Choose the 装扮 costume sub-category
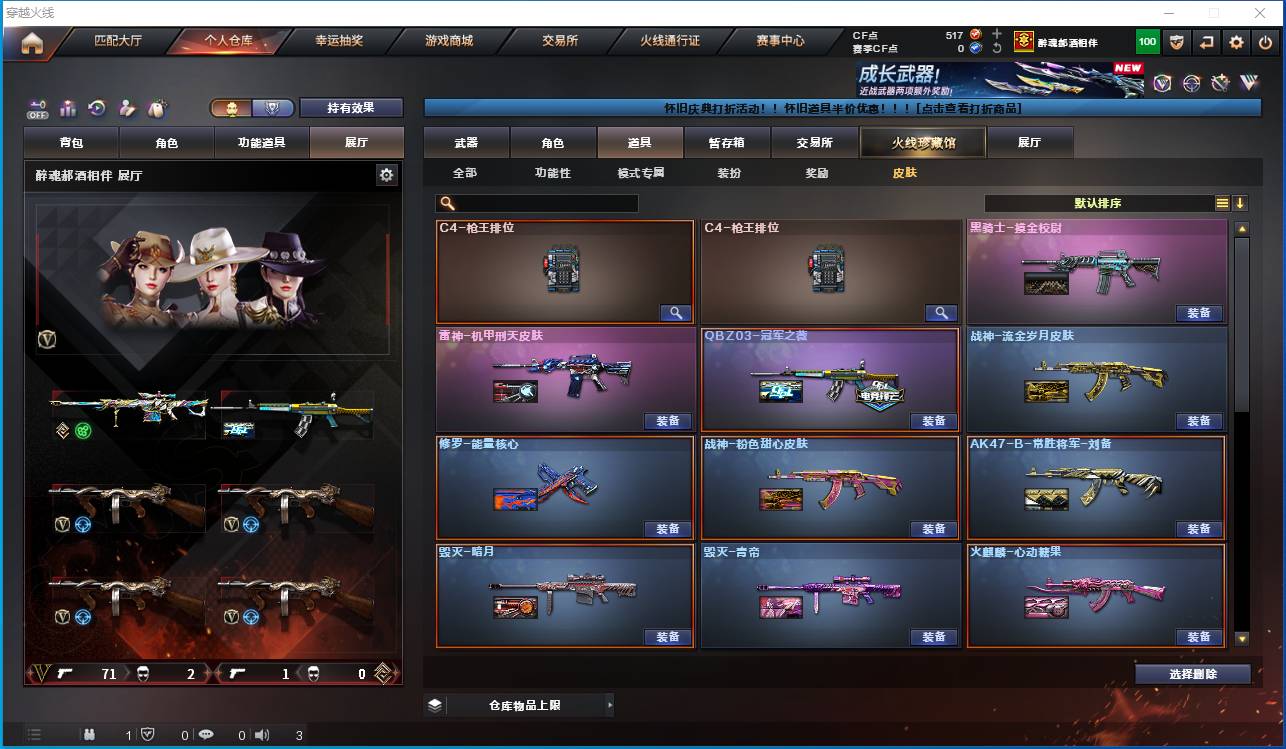The width and height of the screenshot is (1286, 749). [x=729, y=173]
